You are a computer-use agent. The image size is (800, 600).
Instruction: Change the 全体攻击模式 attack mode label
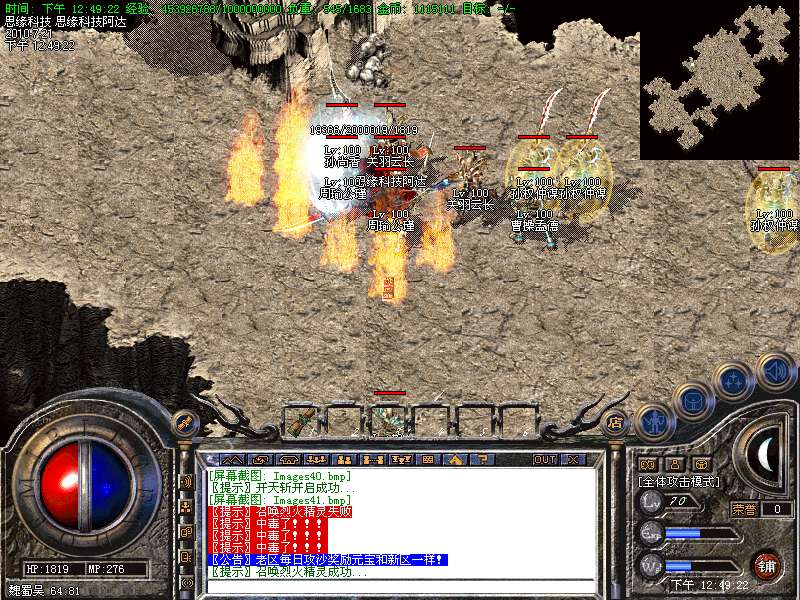pos(679,481)
